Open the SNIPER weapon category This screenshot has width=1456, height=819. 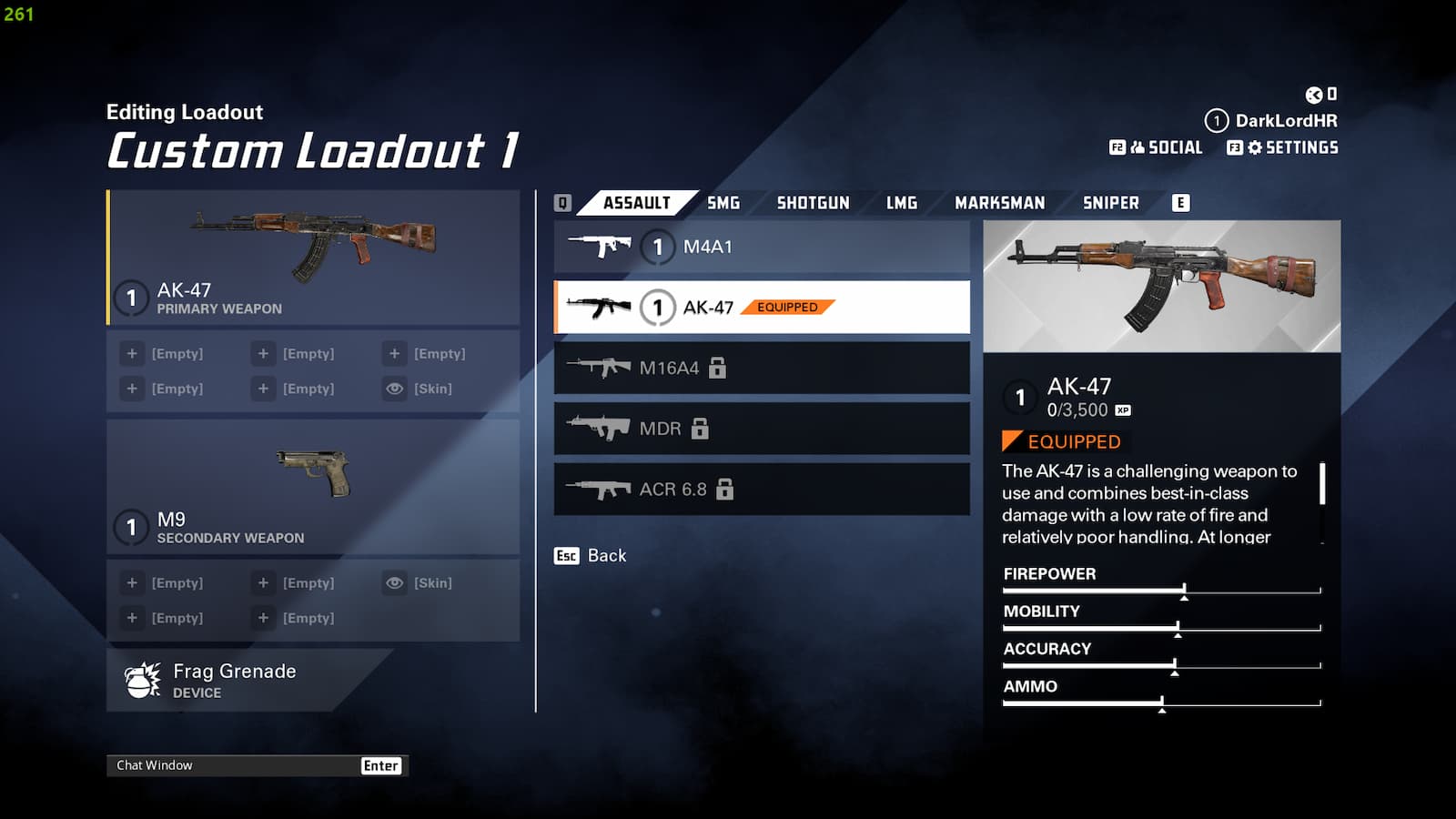[1110, 202]
